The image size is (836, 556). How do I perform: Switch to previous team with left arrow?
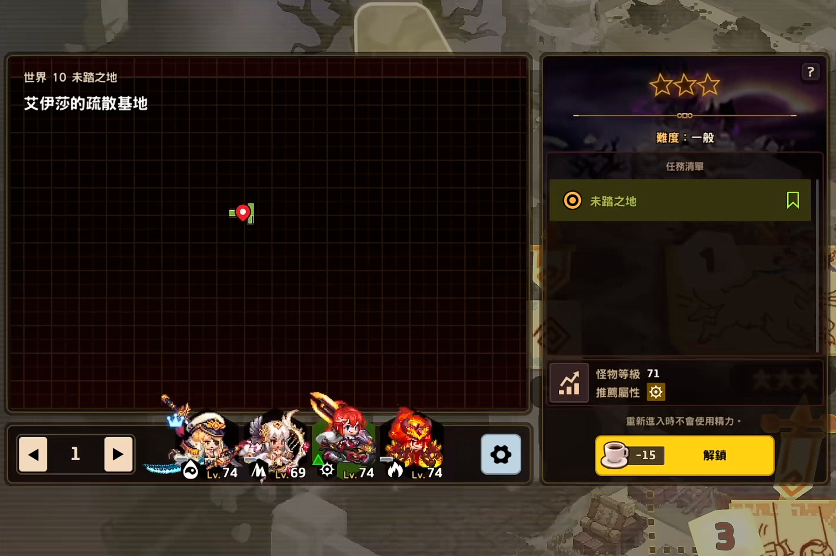click(x=33, y=455)
